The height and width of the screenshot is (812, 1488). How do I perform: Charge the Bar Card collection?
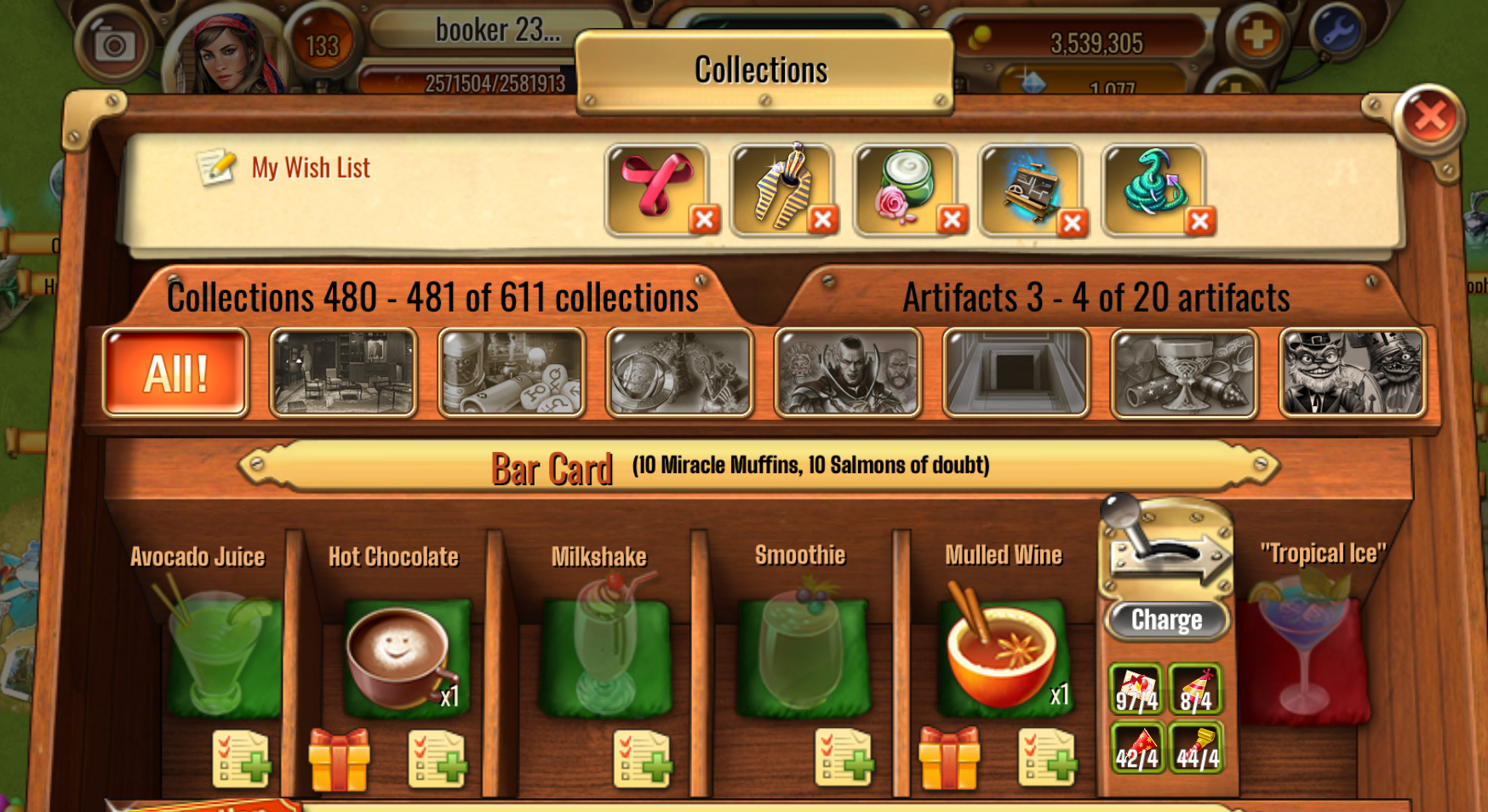(x=1166, y=620)
